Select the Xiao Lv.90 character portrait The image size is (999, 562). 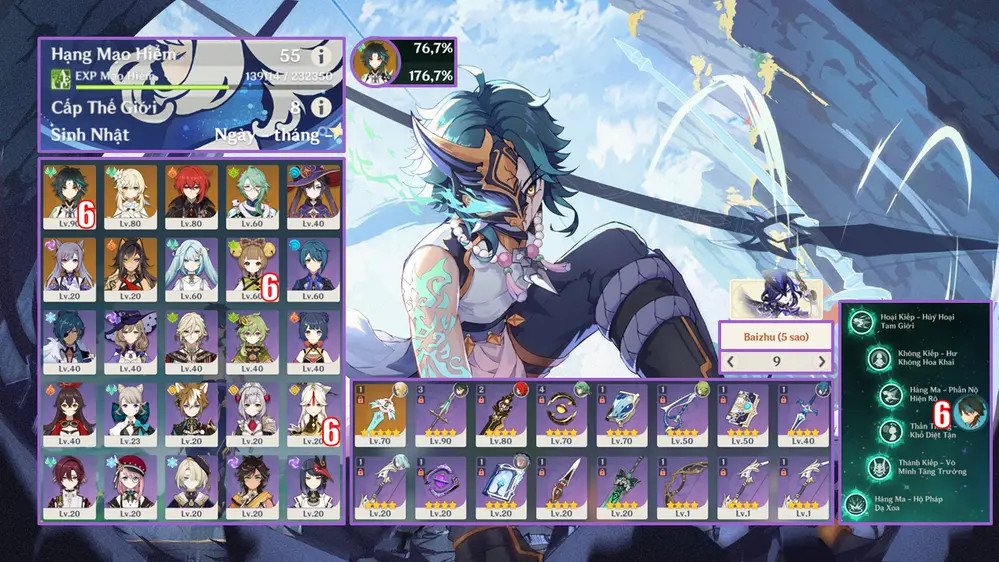tap(70, 195)
